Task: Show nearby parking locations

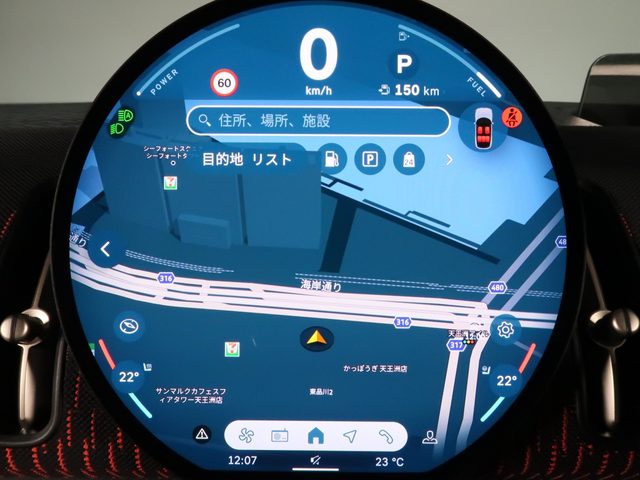Action: click(369, 159)
